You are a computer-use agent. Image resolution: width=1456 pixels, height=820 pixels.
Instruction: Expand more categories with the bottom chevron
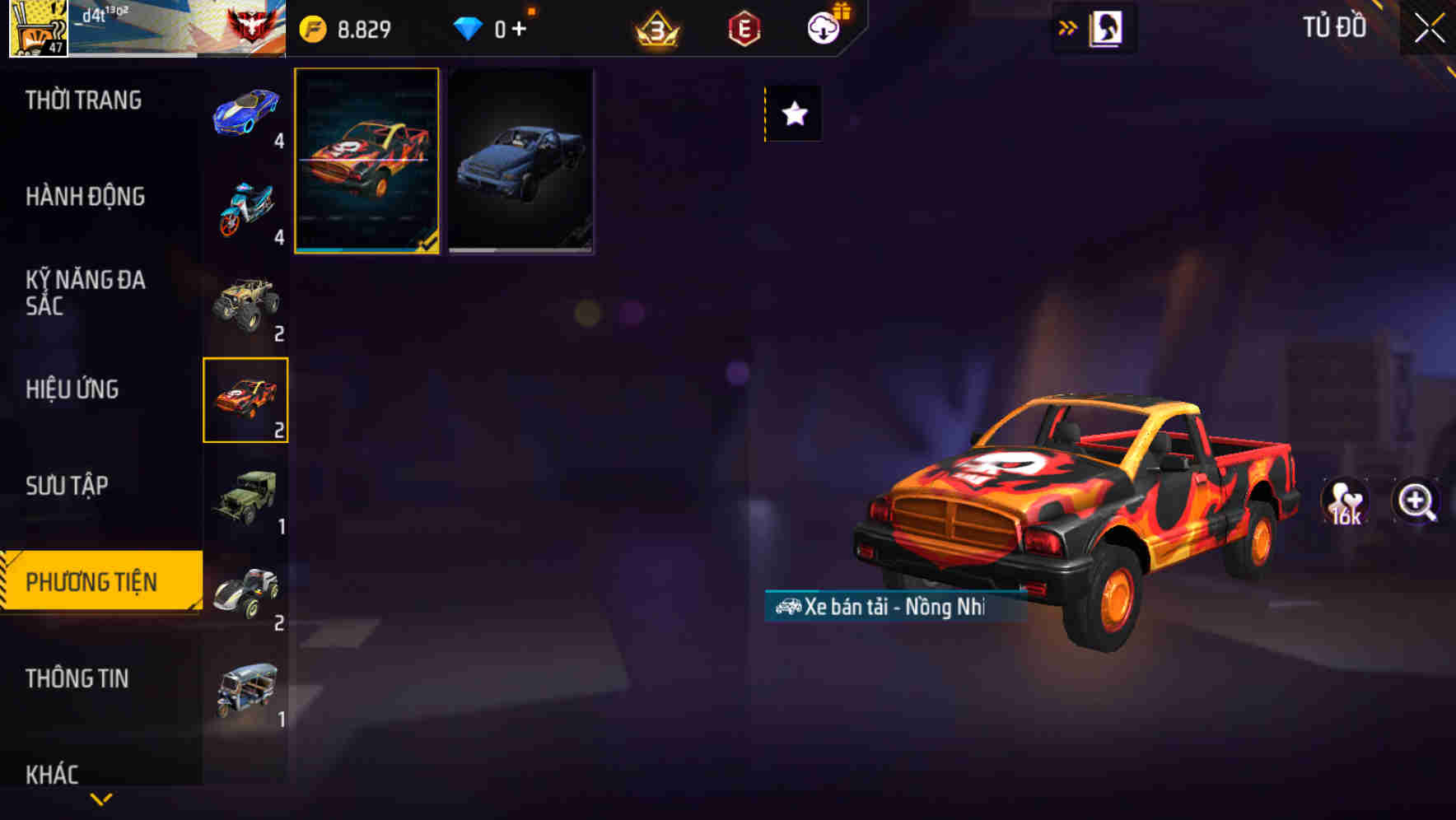[x=100, y=799]
